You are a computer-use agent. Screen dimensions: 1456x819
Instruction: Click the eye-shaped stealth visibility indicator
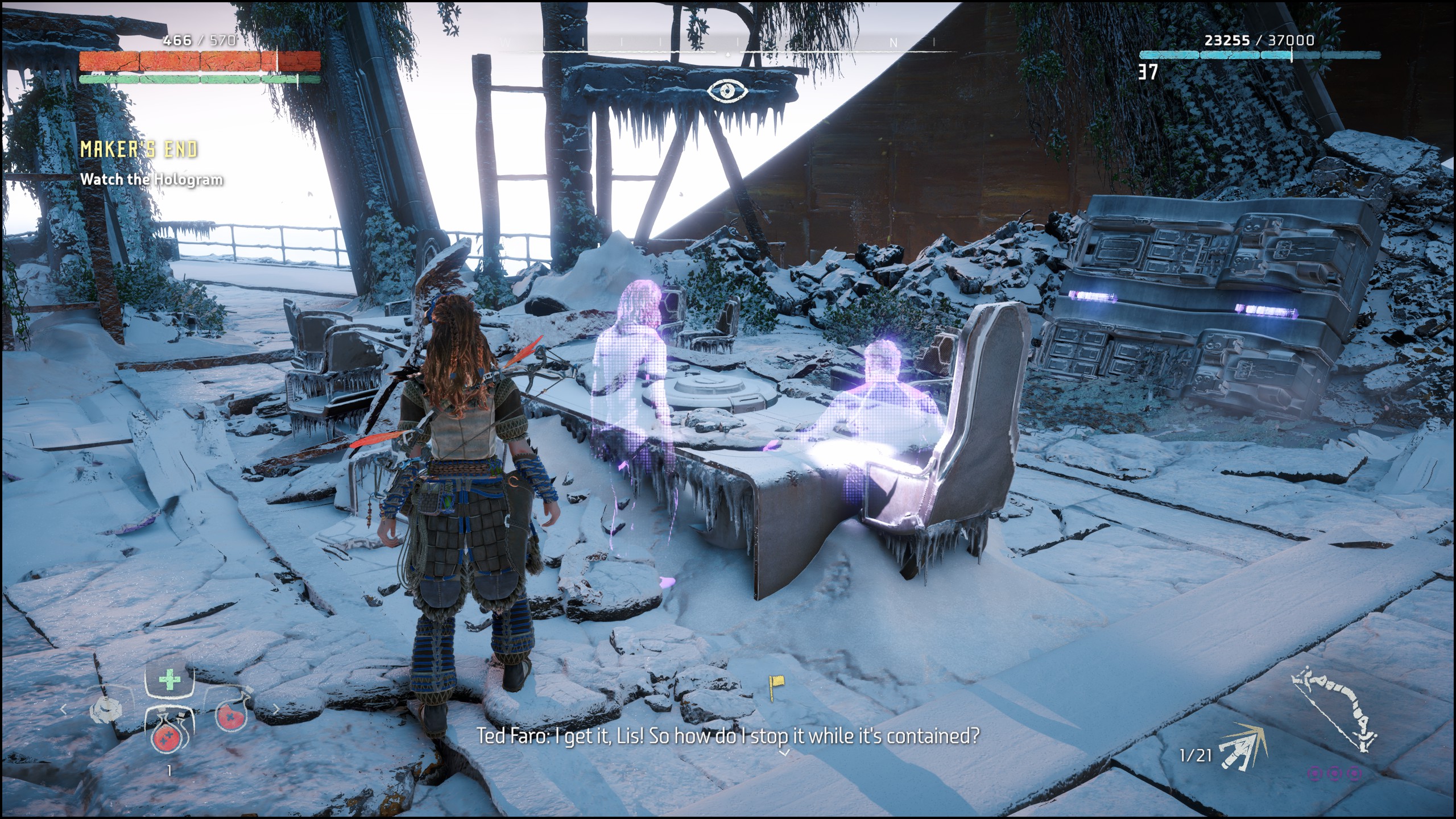pos(727,90)
